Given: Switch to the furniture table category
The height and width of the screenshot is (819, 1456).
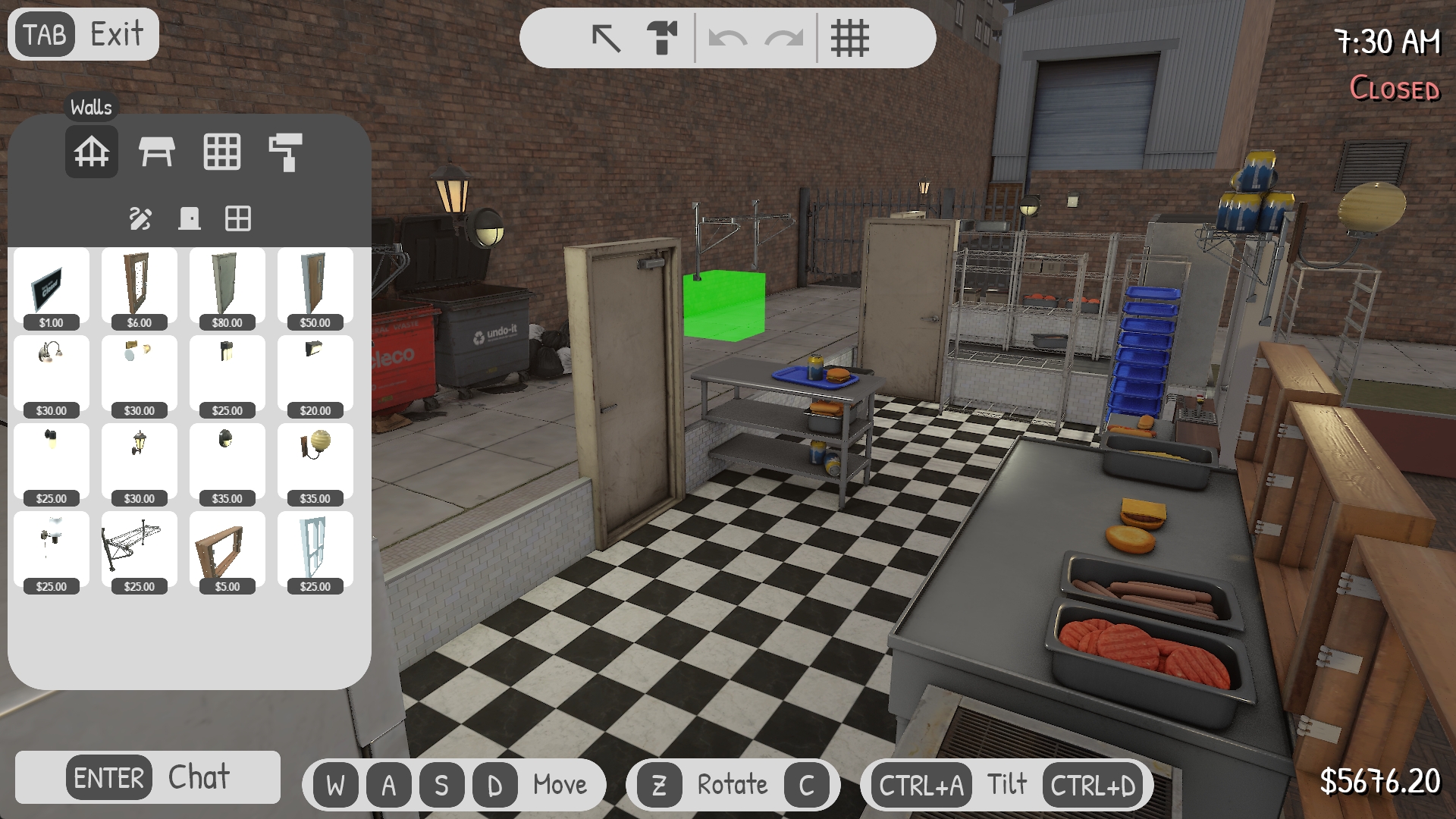Looking at the screenshot, I should click(x=156, y=152).
